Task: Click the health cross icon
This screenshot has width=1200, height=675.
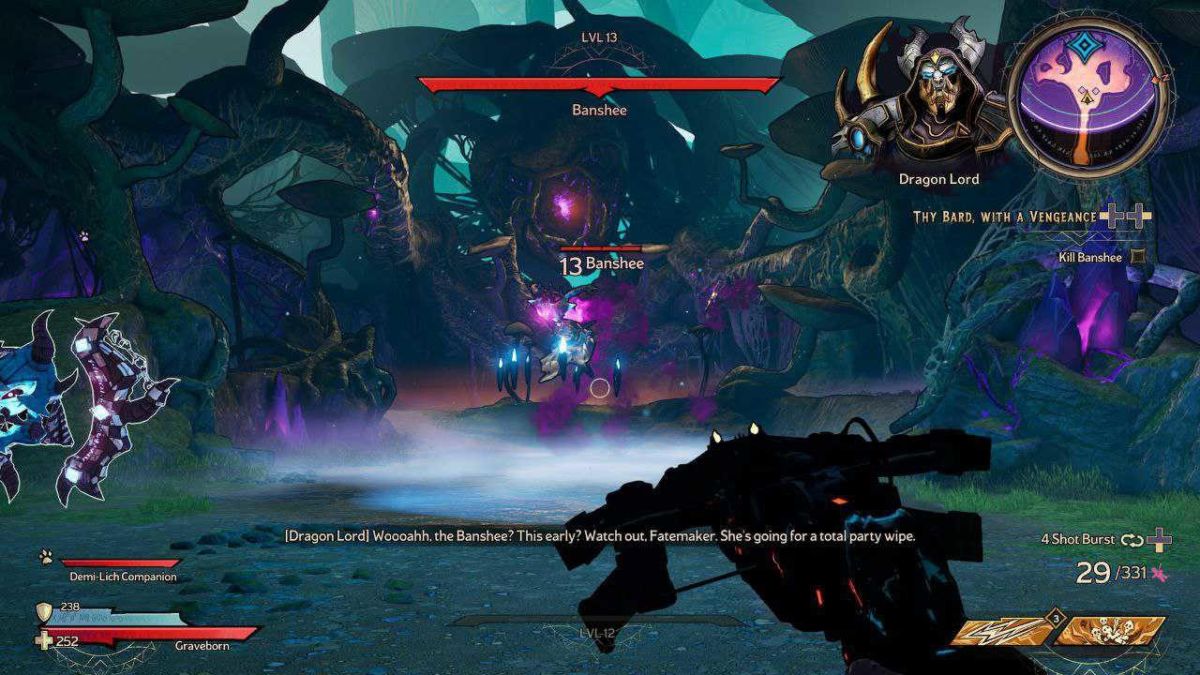Action: (44, 640)
